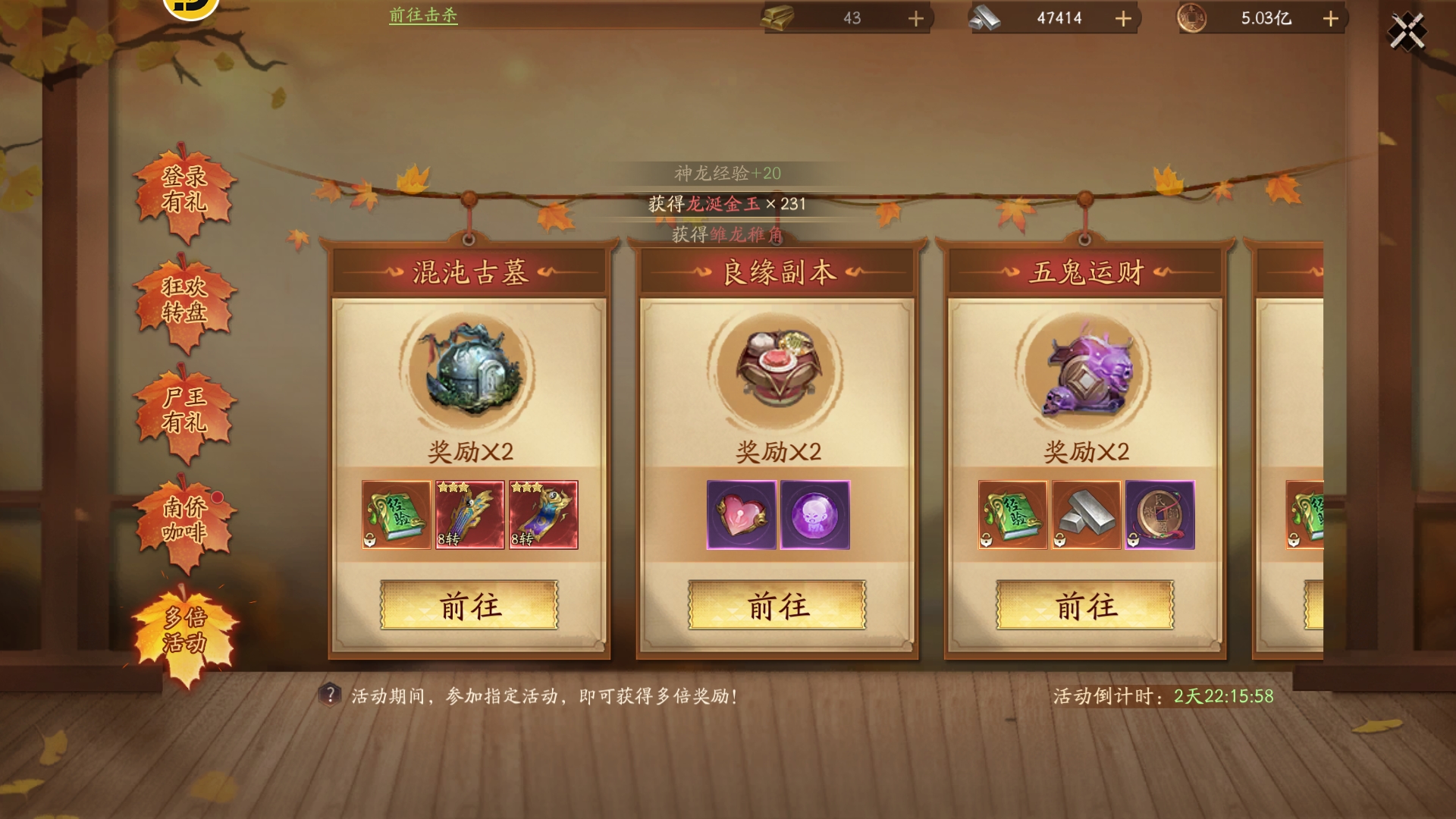View the silver ingot reward in 五鬼运财
Viewport: 1456px width, 819px height.
click(1086, 515)
